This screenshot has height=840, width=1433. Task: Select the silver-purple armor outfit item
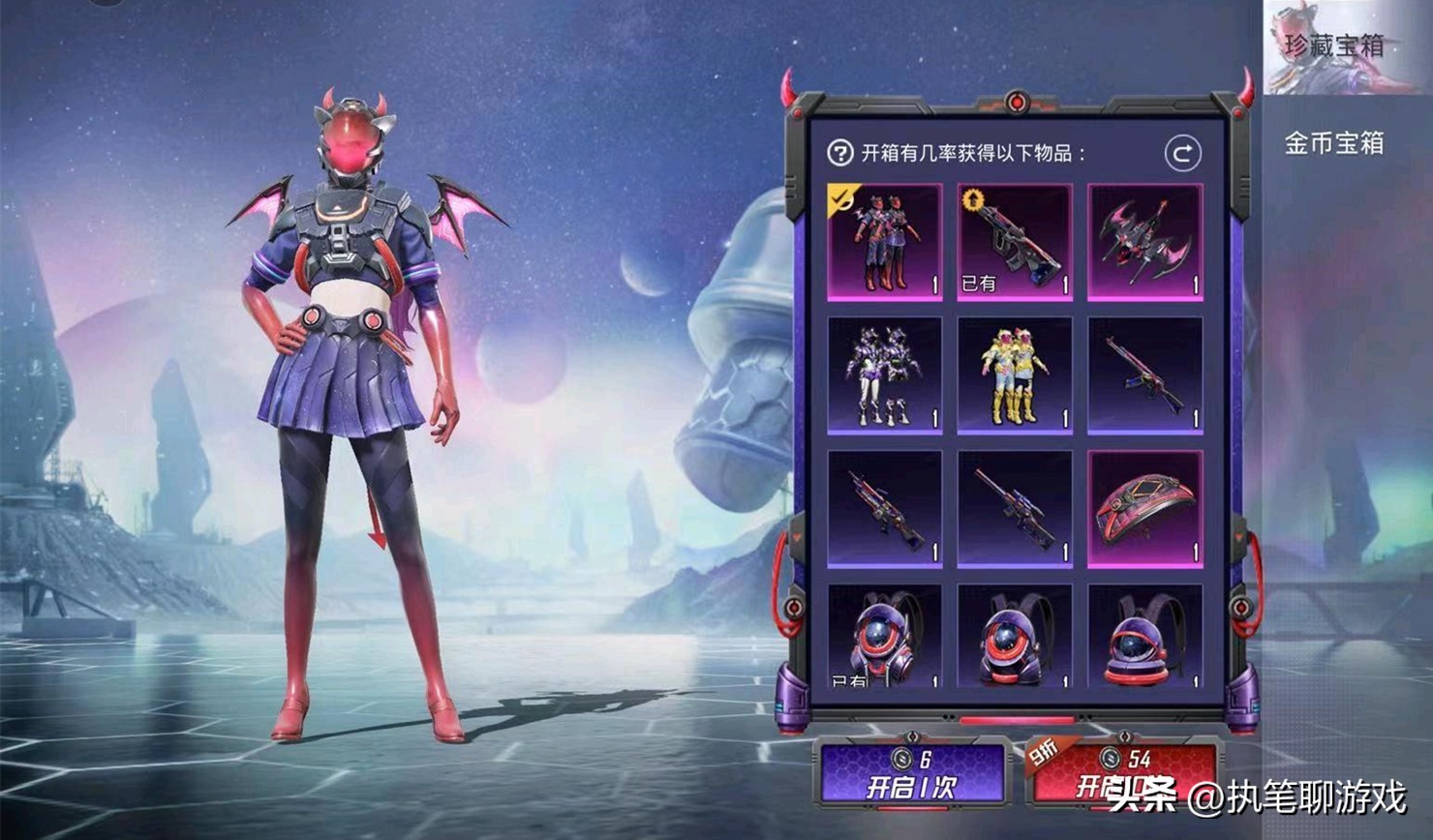[884, 375]
